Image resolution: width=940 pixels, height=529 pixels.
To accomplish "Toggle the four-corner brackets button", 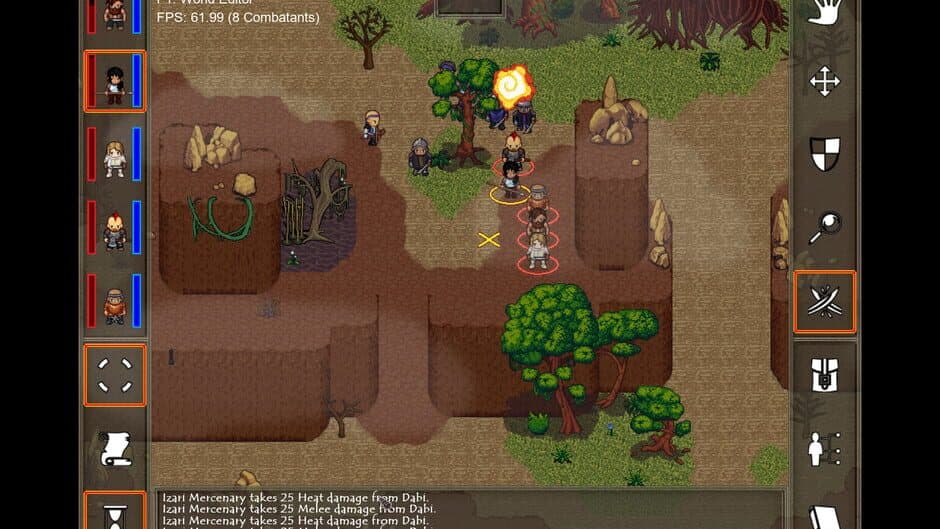I will point(115,375).
